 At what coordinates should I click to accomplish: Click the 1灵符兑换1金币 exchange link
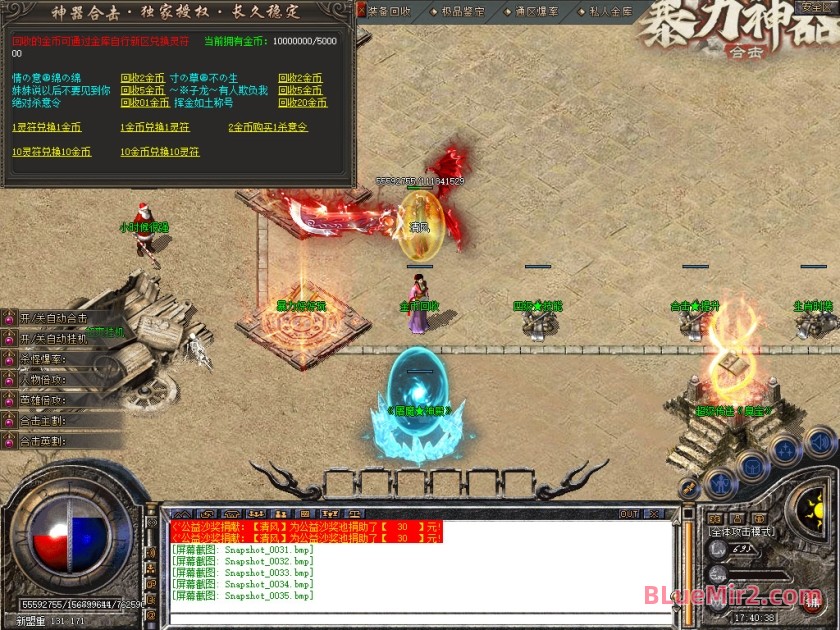46,128
